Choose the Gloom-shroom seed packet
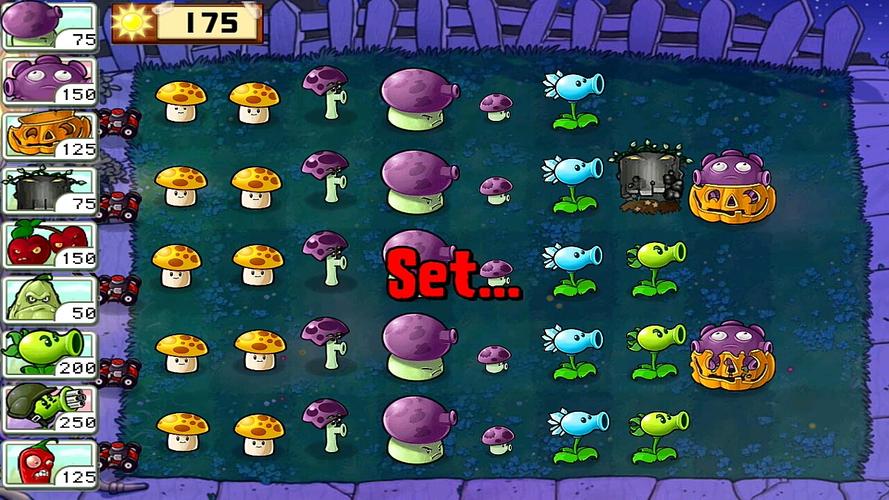 pos(48,79)
